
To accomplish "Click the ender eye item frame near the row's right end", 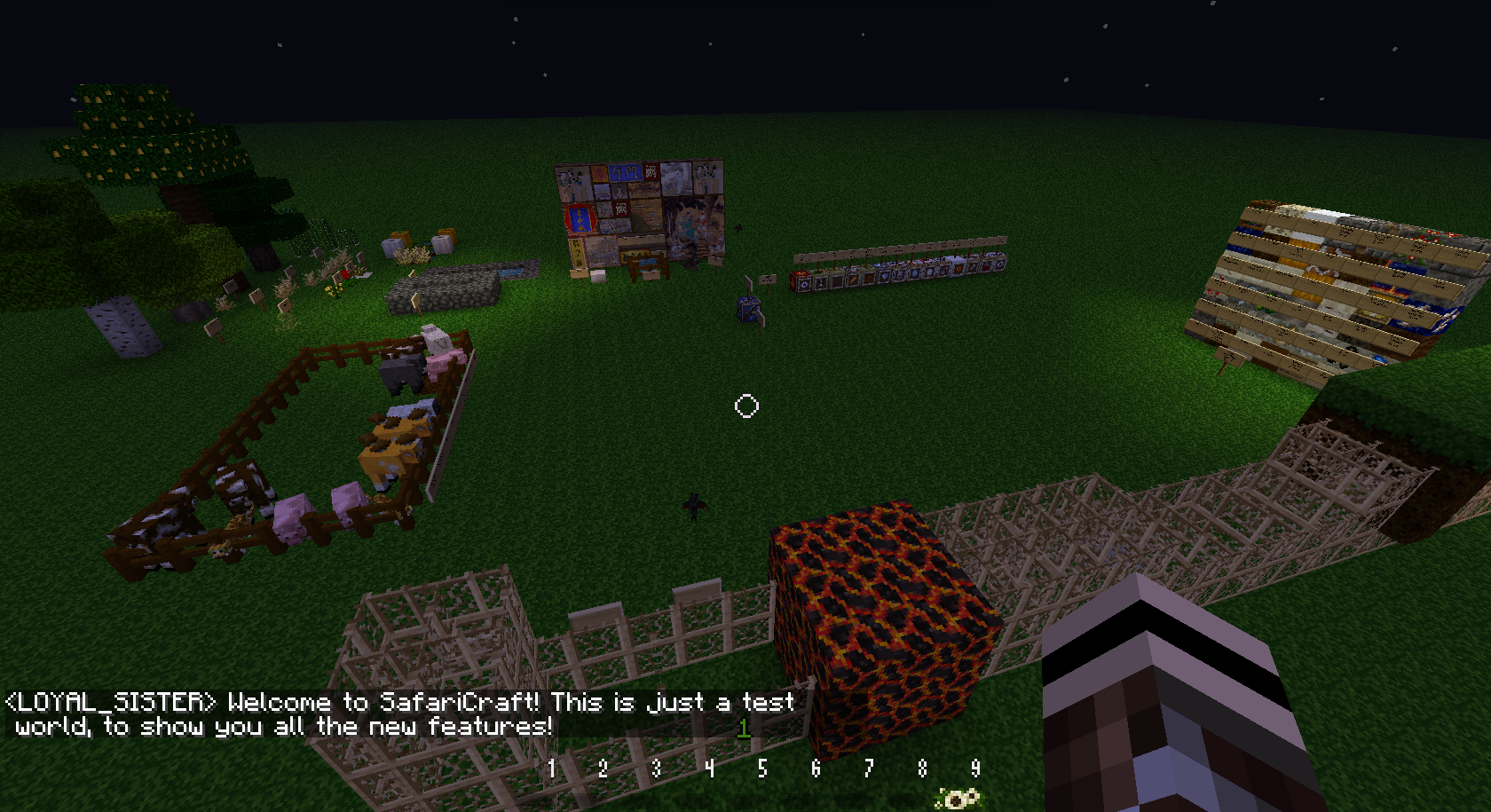I will (958, 269).
